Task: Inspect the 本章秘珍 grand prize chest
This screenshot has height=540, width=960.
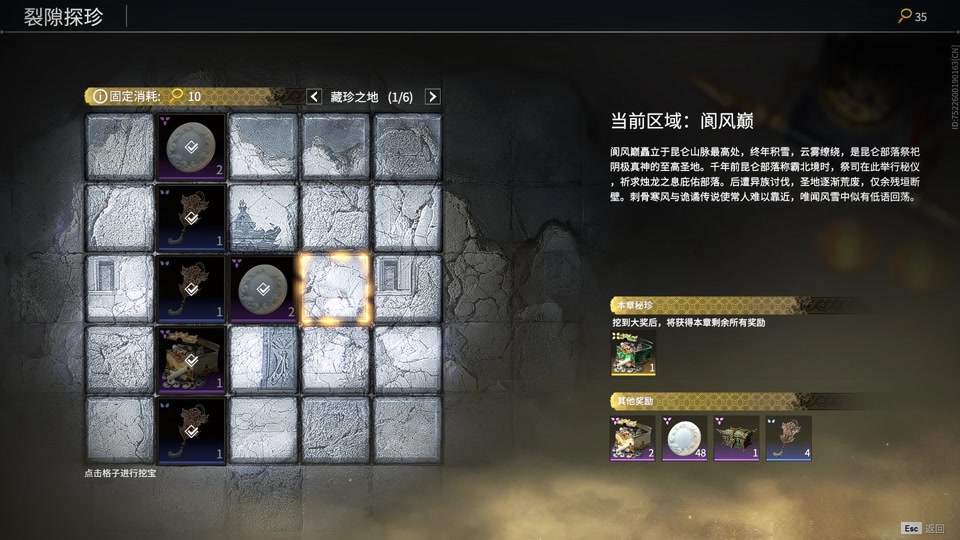Action: click(x=633, y=354)
